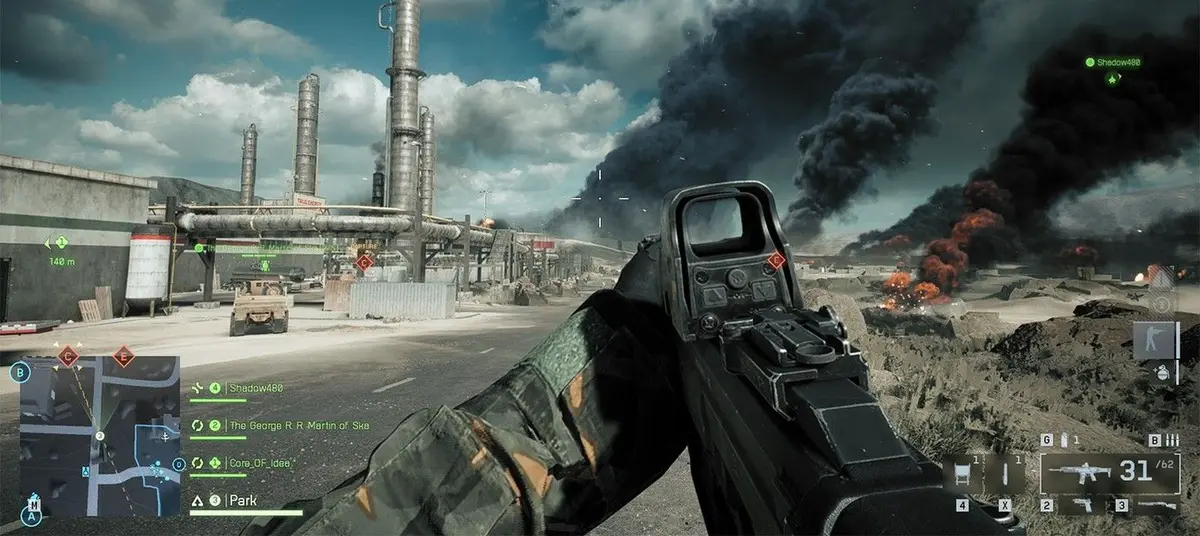
Task: Click the soldier stance icon
Action: pos(1159,341)
